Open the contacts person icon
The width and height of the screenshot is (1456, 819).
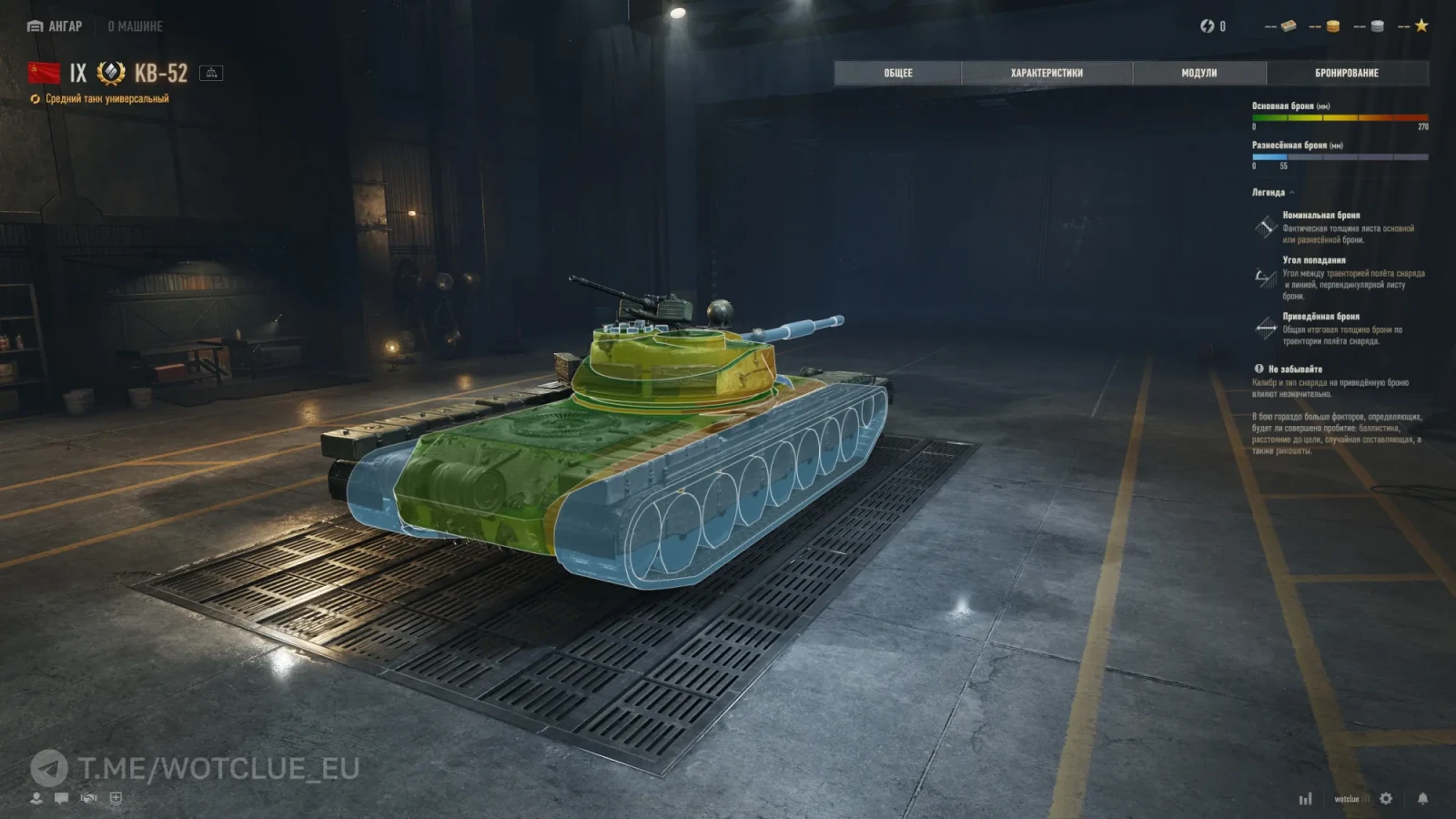tap(36, 798)
